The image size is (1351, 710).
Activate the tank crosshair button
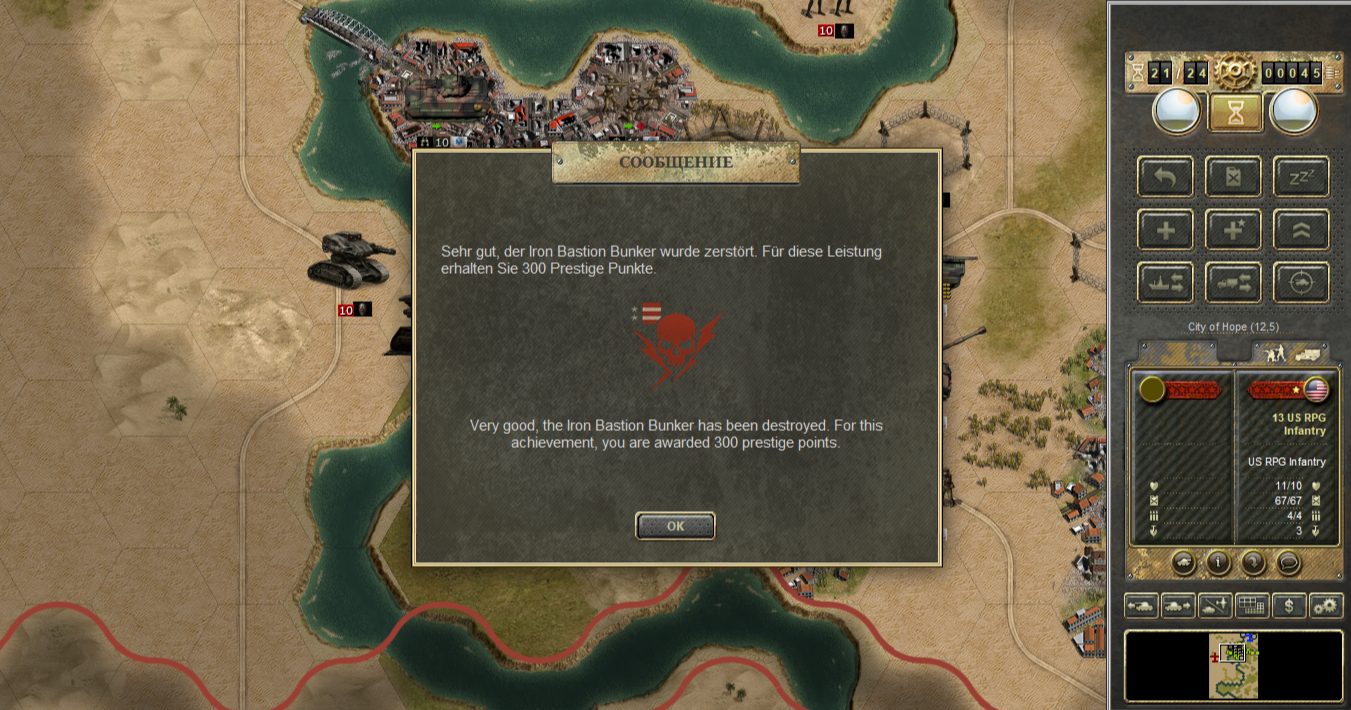[1301, 283]
